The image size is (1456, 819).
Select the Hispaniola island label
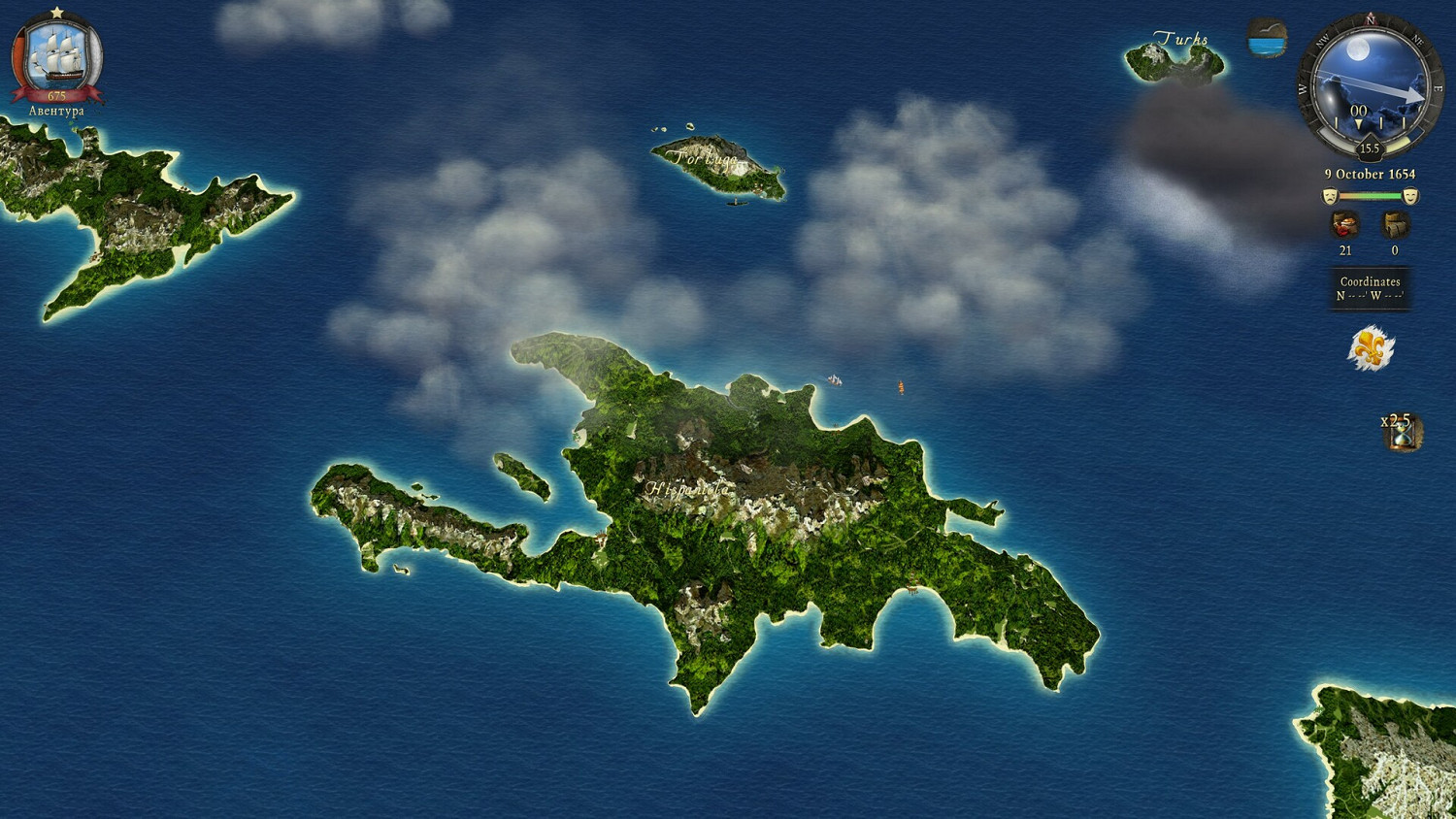[689, 489]
